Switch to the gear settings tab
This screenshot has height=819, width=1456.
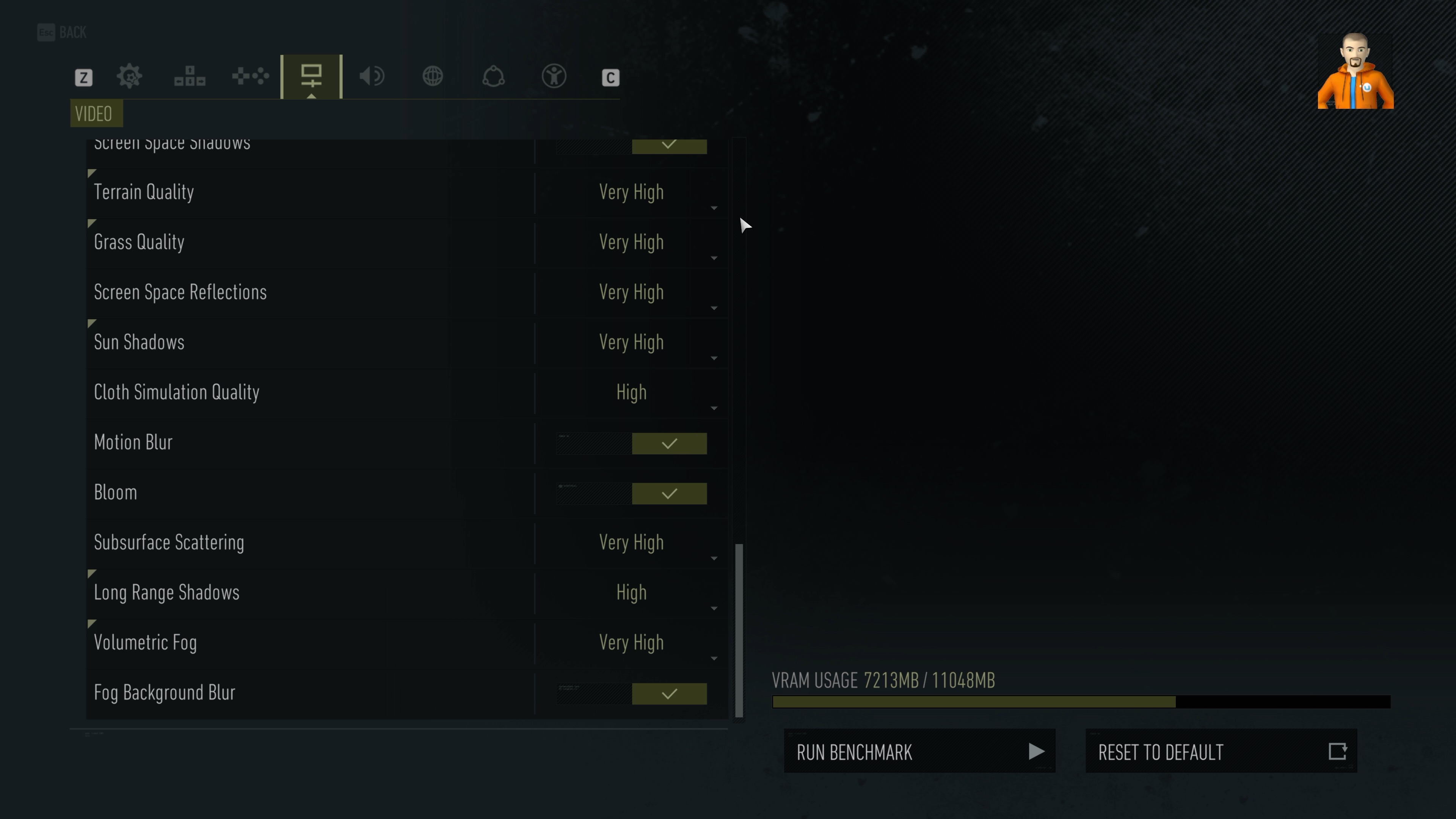click(129, 76)
